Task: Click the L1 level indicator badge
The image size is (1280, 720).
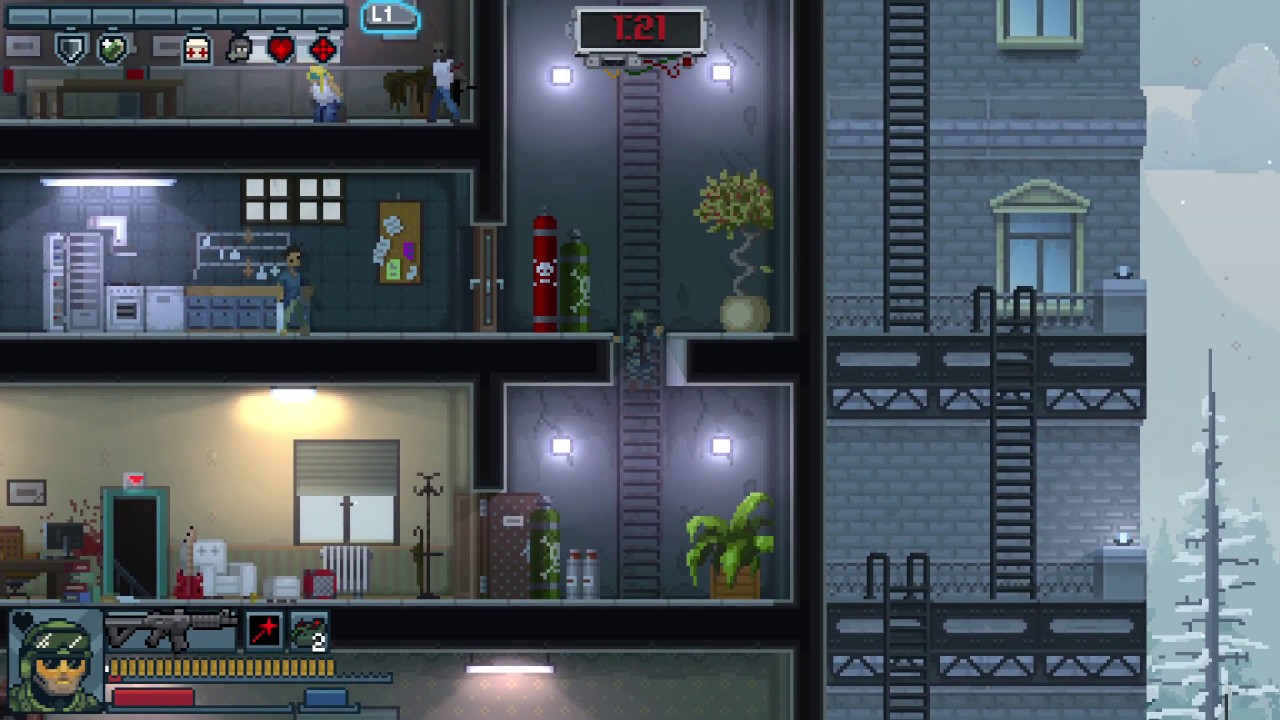Action: coord(389,16)
